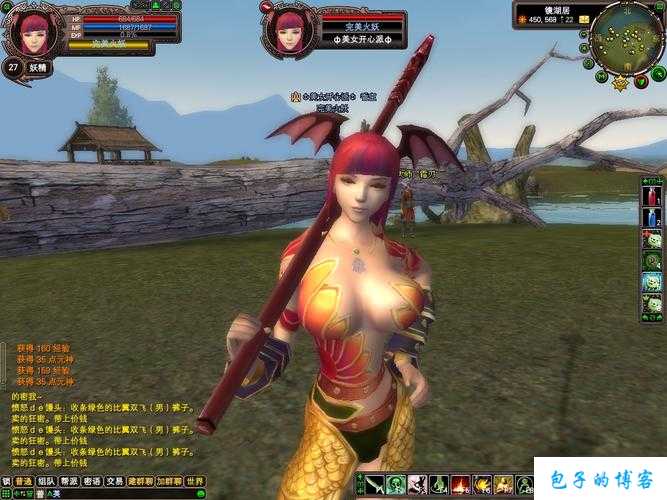
Task: Toggle the 锁 chat lock button
Action: 6,481
